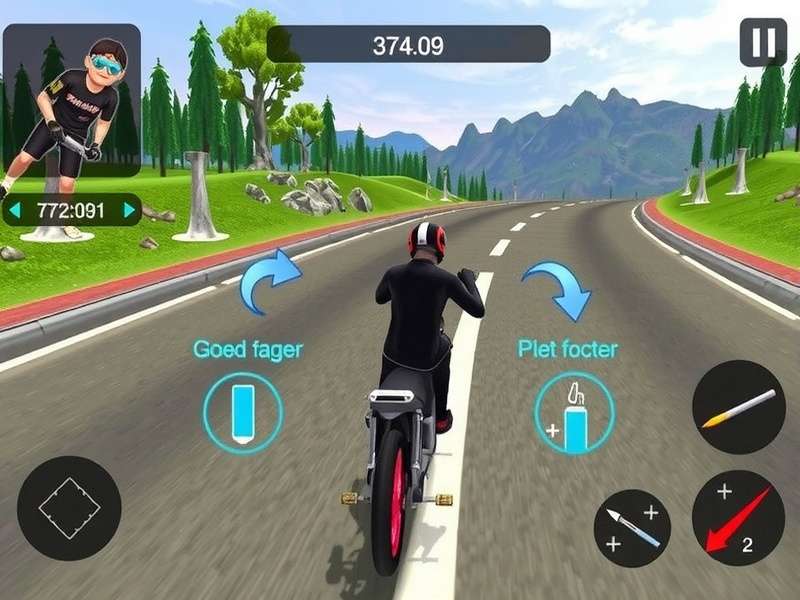Pause the game
This screenshot has height=600, width=800.
(762, 42)
